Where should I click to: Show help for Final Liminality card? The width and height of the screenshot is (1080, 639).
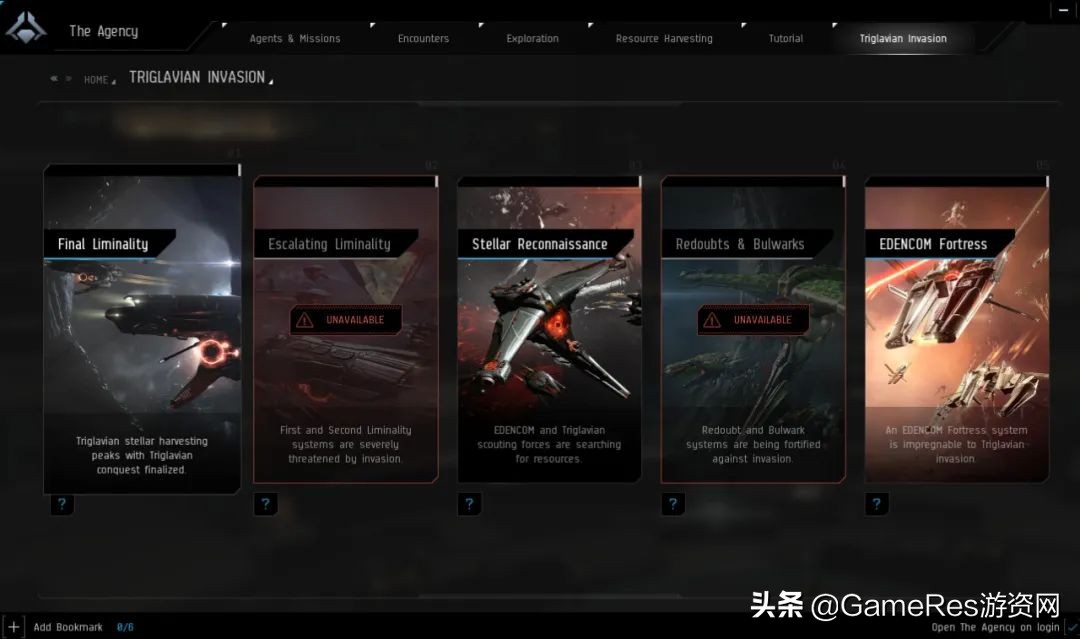click(62, 505)
